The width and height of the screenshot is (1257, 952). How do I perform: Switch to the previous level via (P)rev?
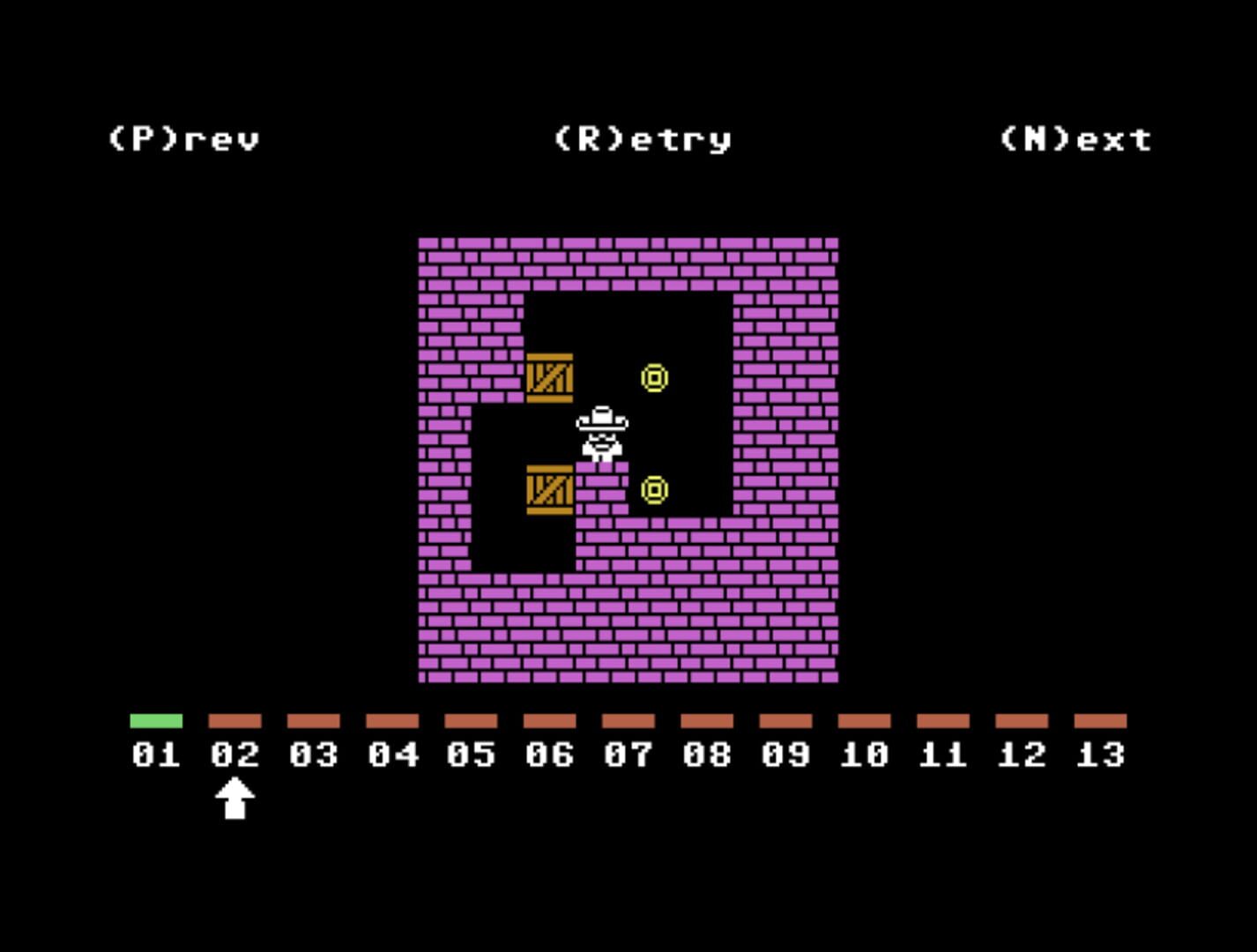(183, 138)
